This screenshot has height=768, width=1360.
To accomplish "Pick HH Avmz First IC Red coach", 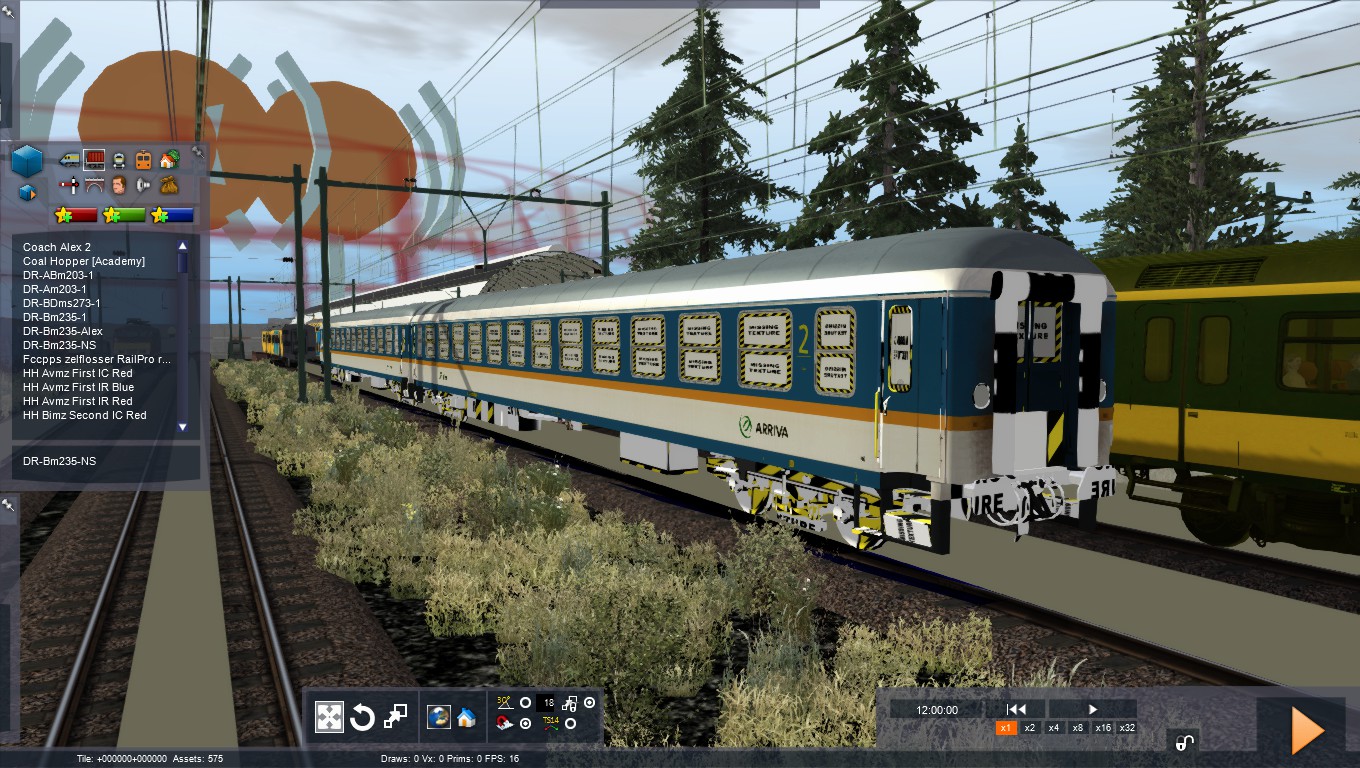I will pos(78,373).
